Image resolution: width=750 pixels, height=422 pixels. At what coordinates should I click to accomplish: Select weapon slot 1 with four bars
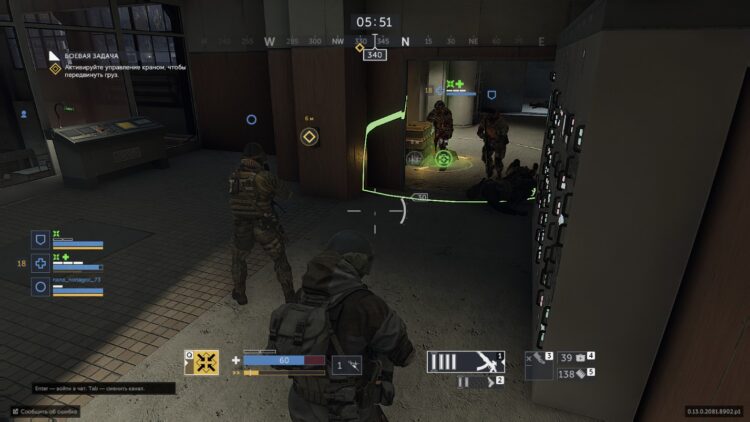[x=465, y=361]
